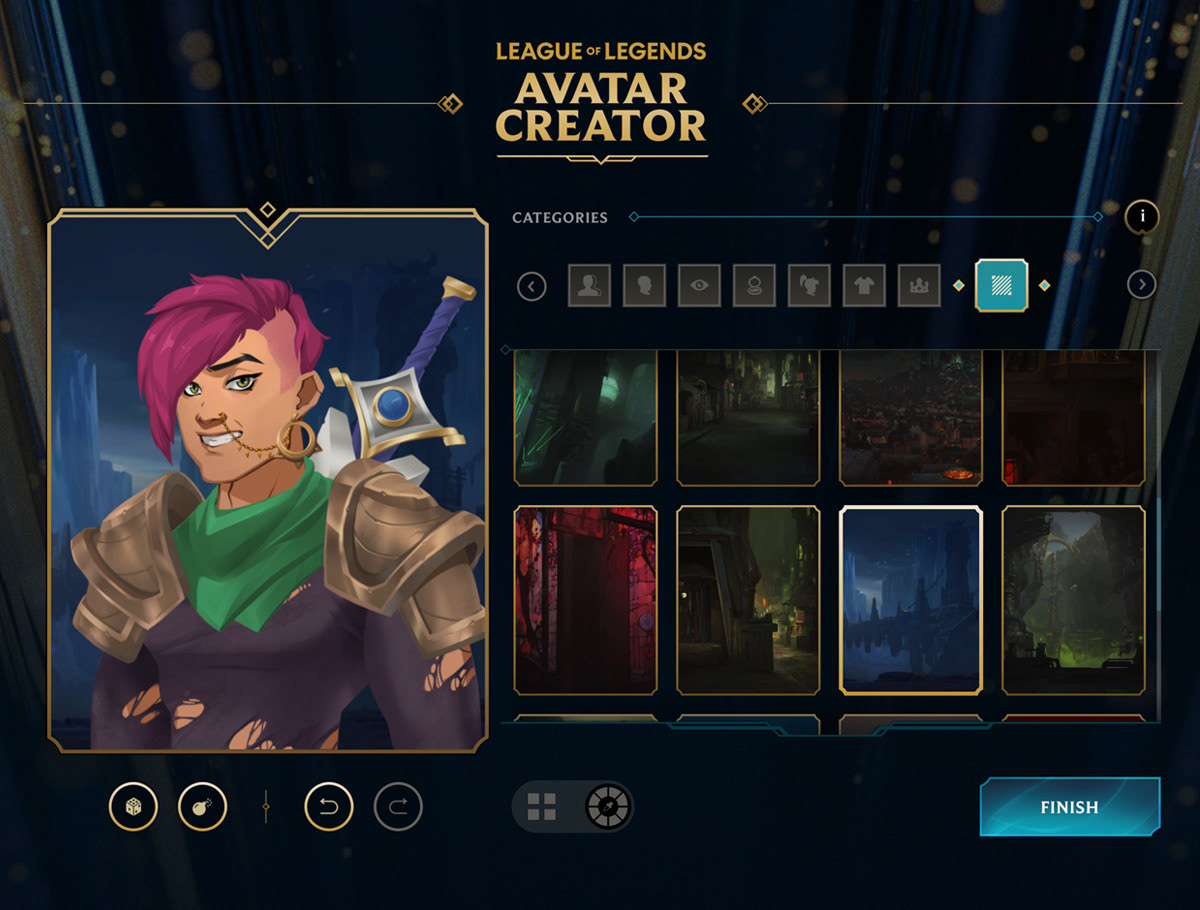Click the FINISH button
The width and height of the screenshot is (1200, 910).
click(x=1069, y=807)
